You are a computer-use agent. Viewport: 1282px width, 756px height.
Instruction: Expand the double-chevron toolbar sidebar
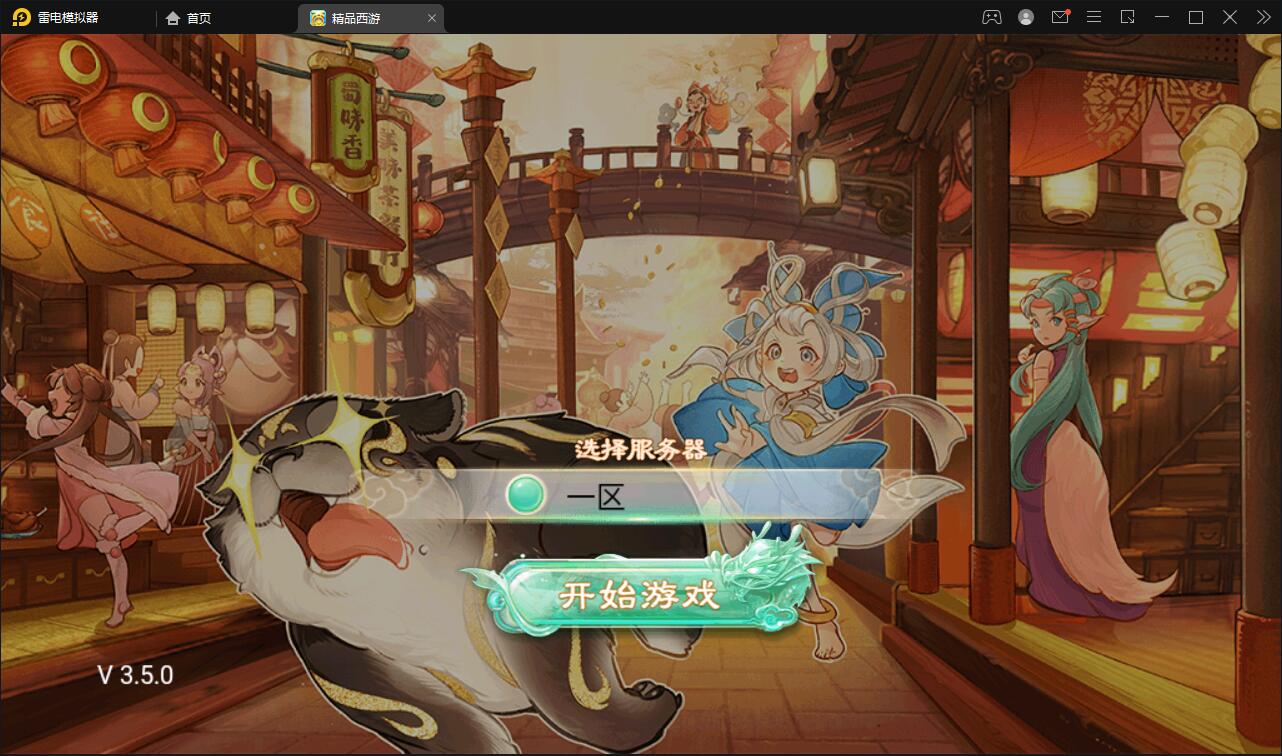coord(1264,17)
